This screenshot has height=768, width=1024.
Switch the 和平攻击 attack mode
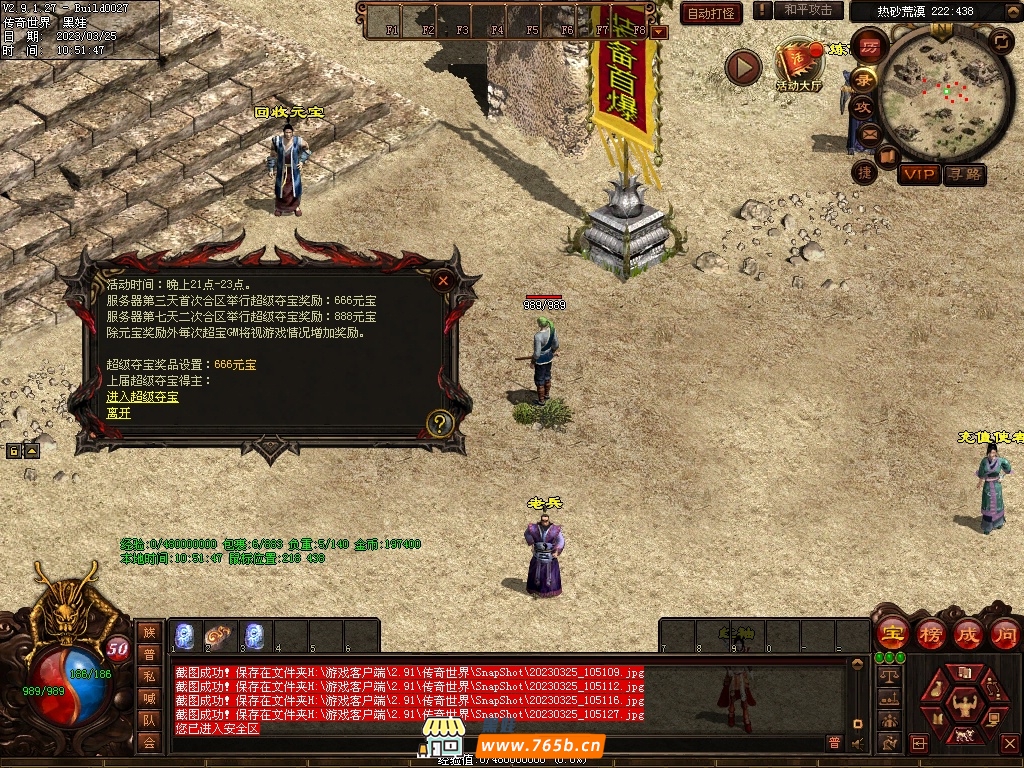(808, 10)
